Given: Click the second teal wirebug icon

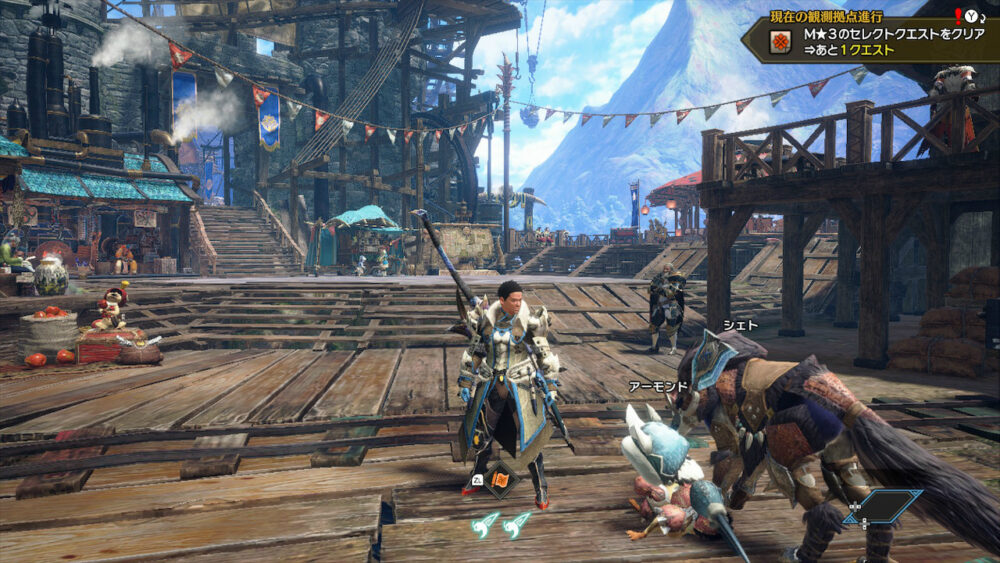Looking at the screenshot, I should pyautogui.click(x=516, y=523).
